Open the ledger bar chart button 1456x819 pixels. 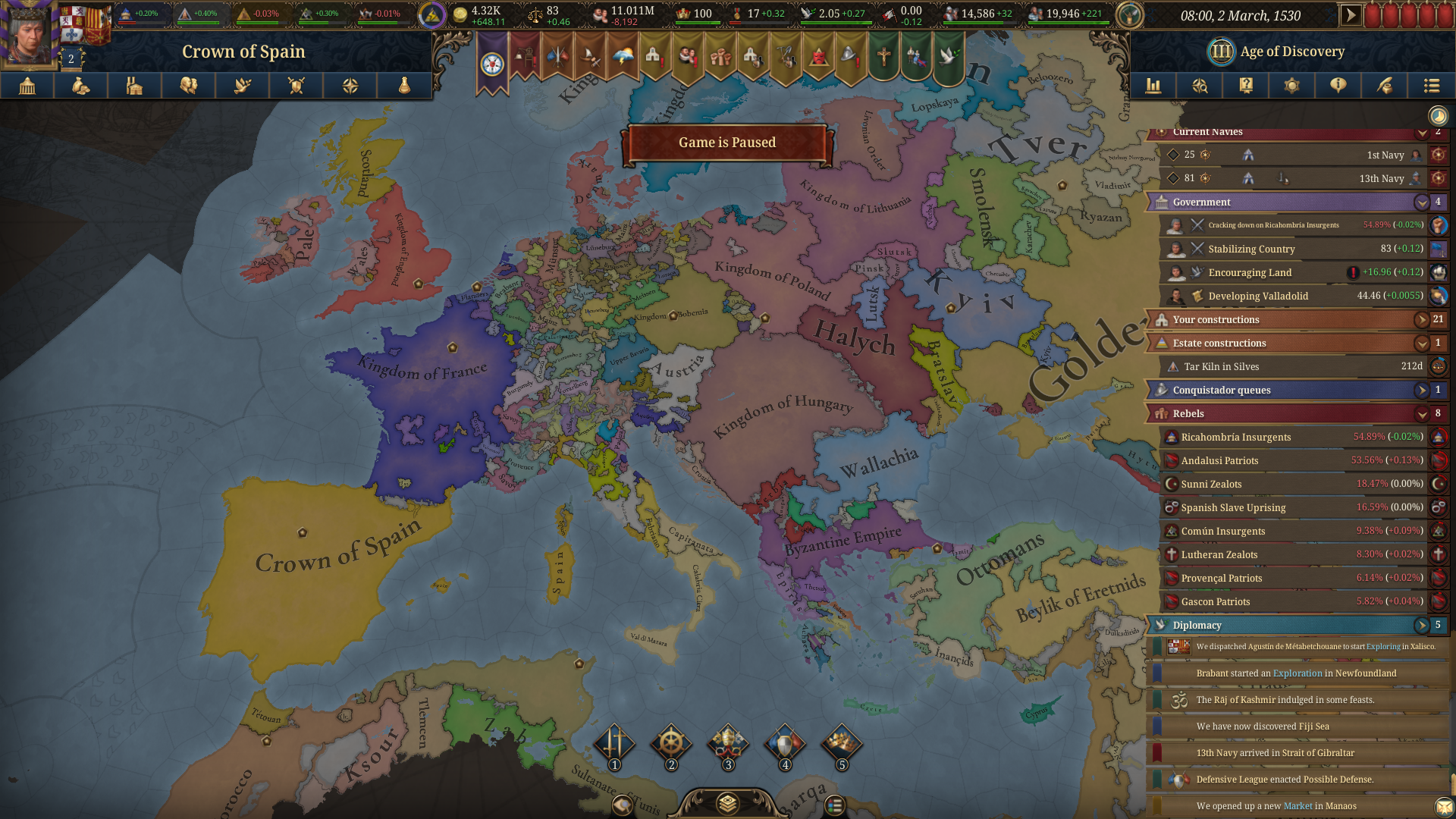pyautogui.click(x=1153, y=86)
